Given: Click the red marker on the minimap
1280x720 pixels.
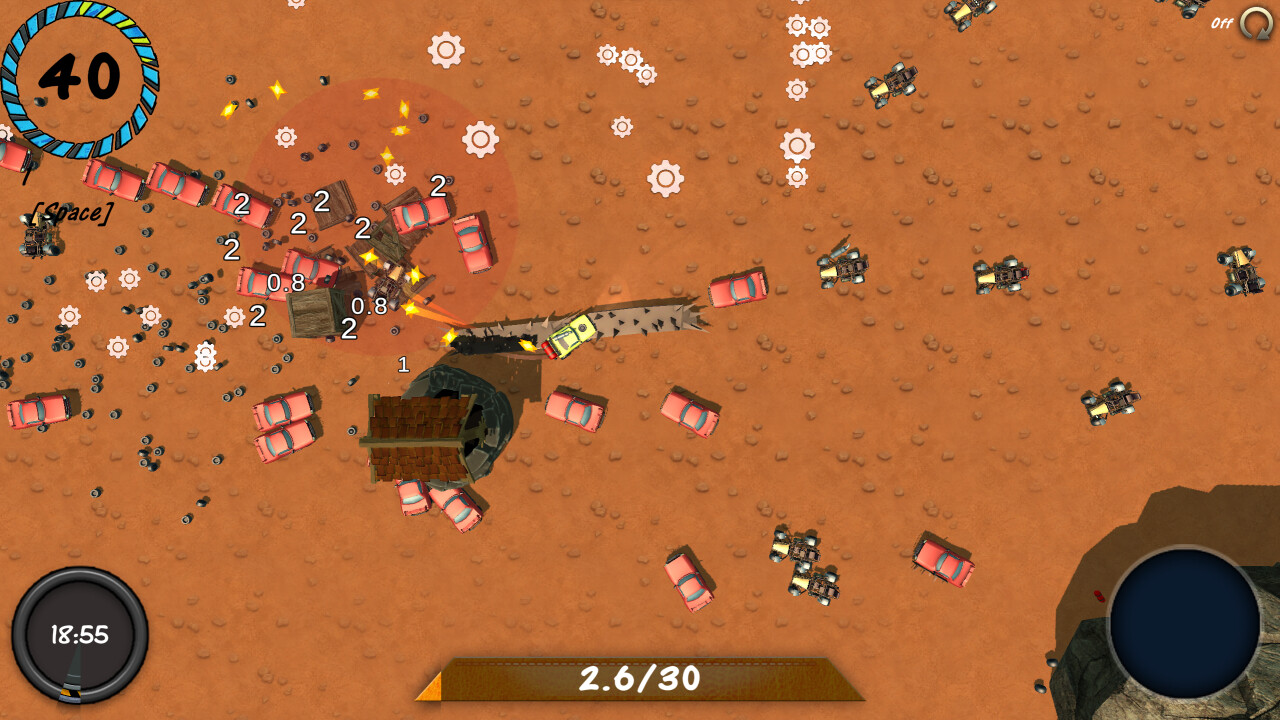Looking at the screenshot, I should (1099, 596).
